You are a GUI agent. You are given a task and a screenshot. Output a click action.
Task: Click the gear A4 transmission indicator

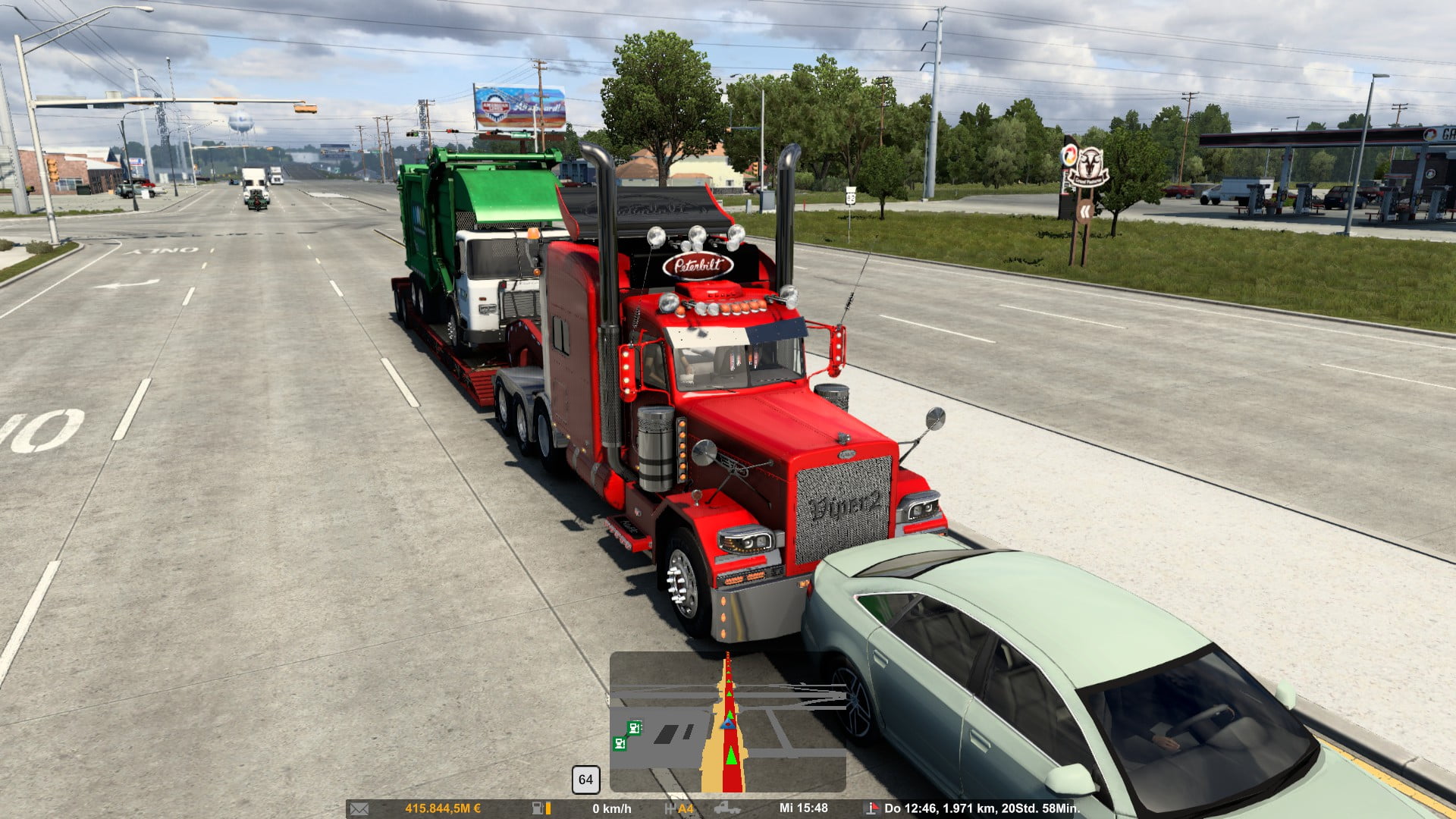coord(680,808)
